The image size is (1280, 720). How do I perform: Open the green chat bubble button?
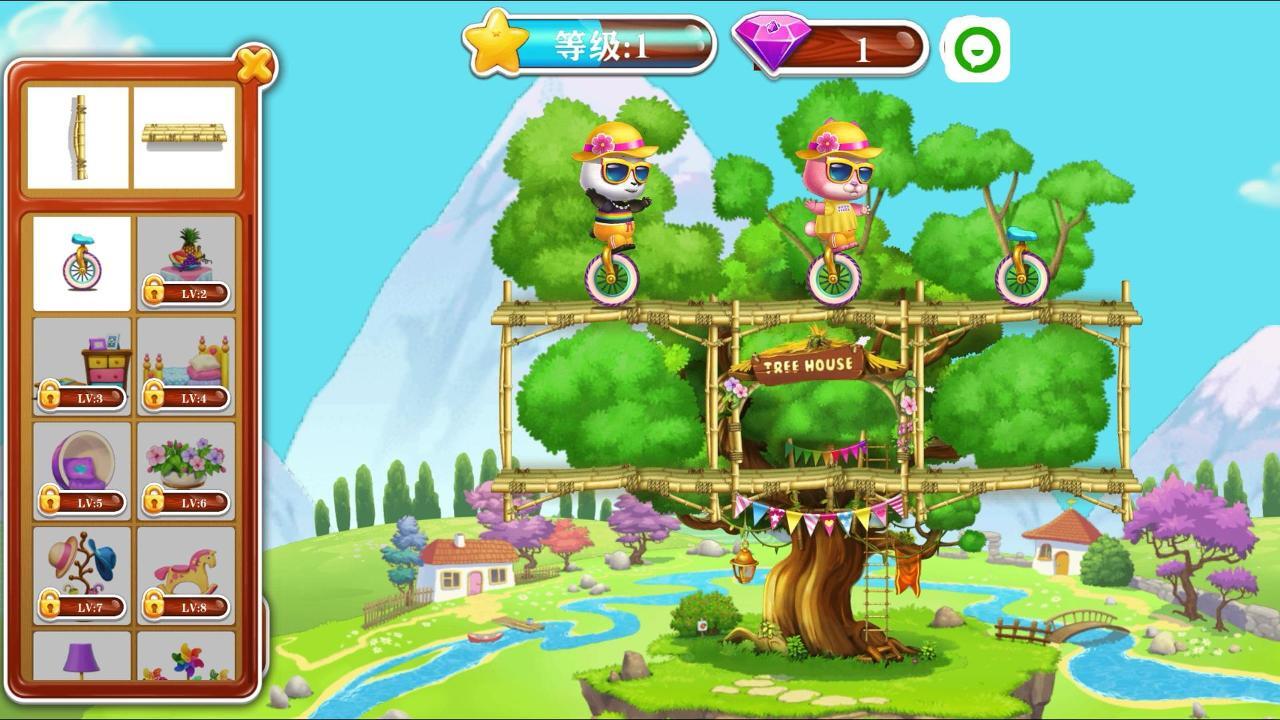[x=976, y=49]
